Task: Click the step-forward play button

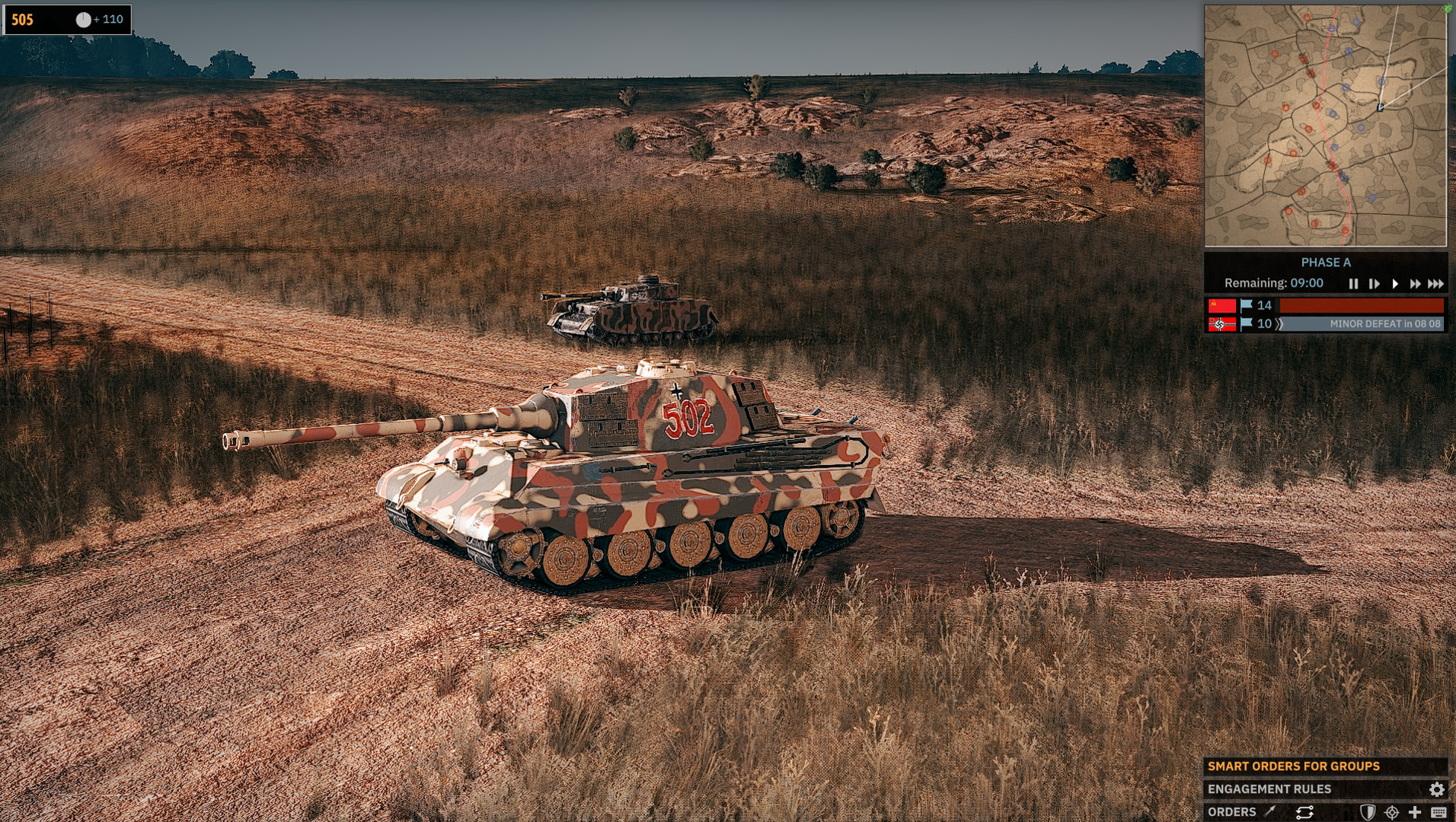Action: 1375,283
